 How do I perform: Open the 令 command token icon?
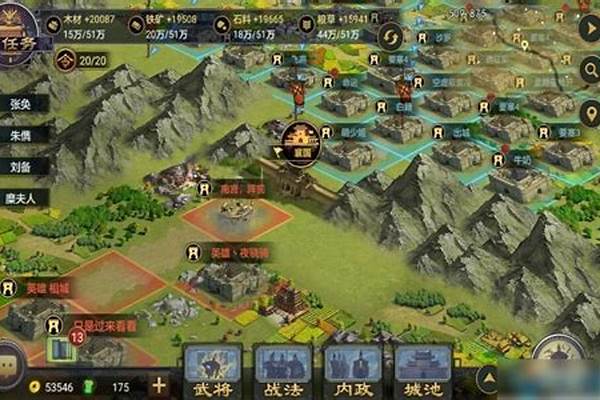pos(64,60)
